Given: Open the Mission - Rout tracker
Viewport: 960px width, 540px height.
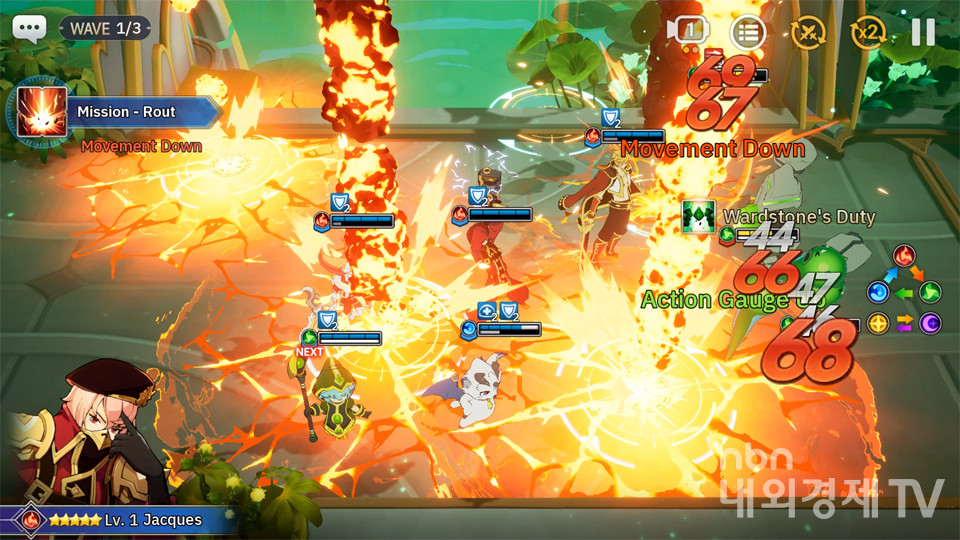Looking at the screenshot, I should pos(120,113).
